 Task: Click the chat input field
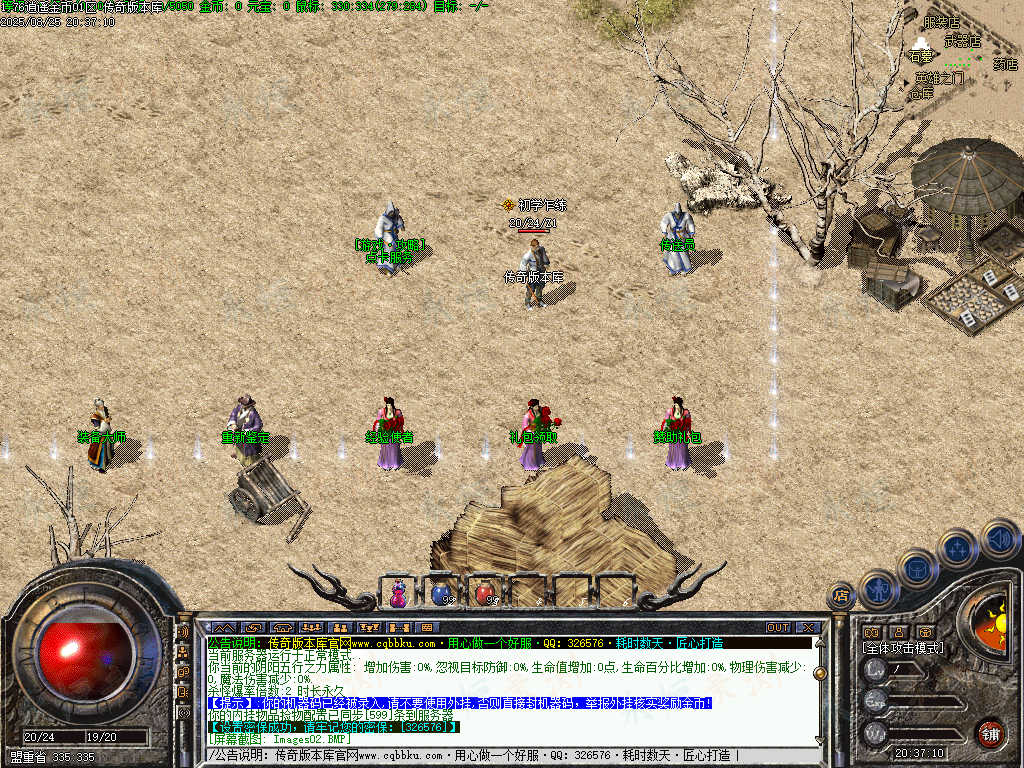click(500, 755)
